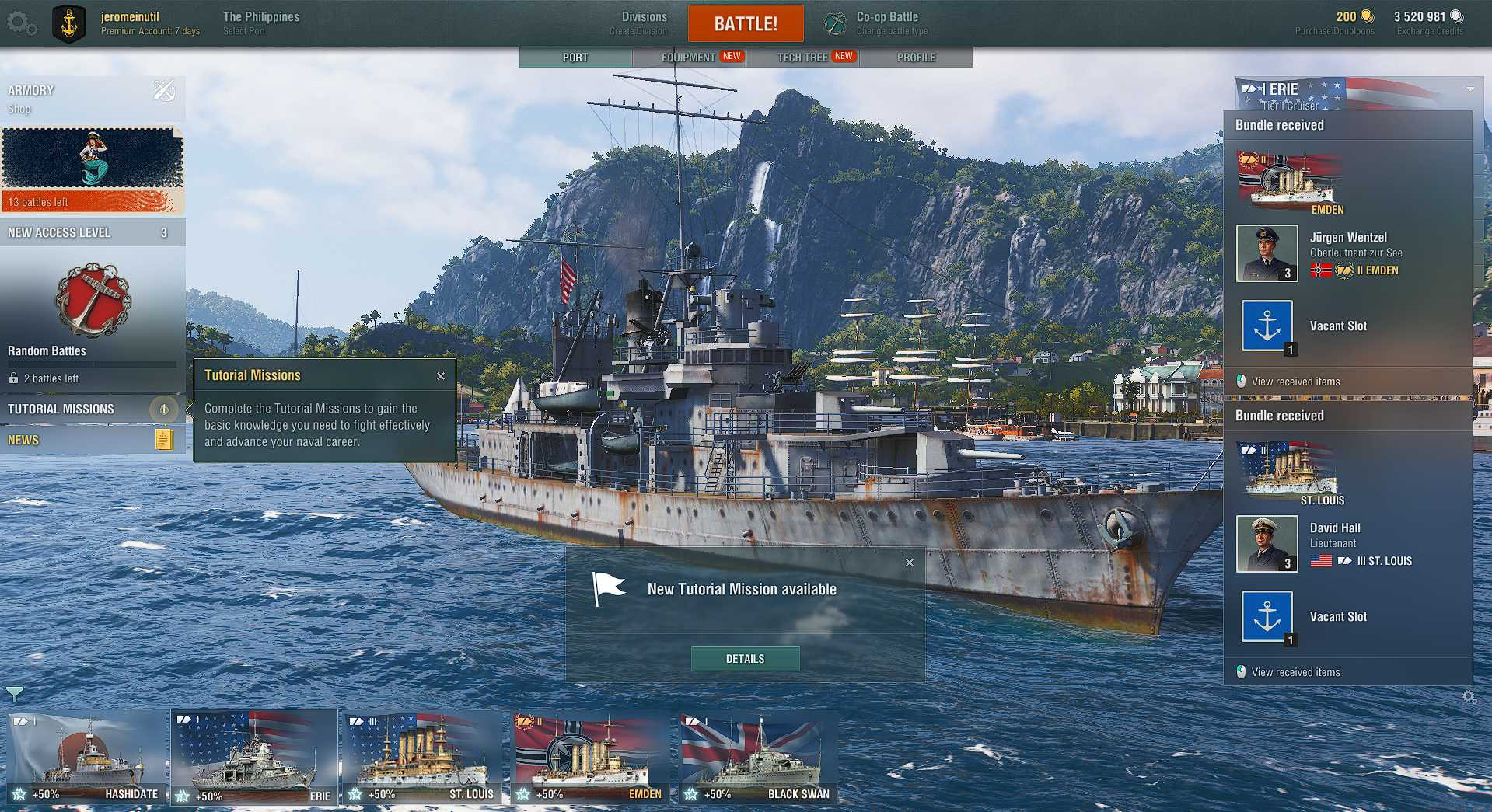View the Profile tab
Image resolution: width=1492 pixels, height=812 pixels.
916,57
